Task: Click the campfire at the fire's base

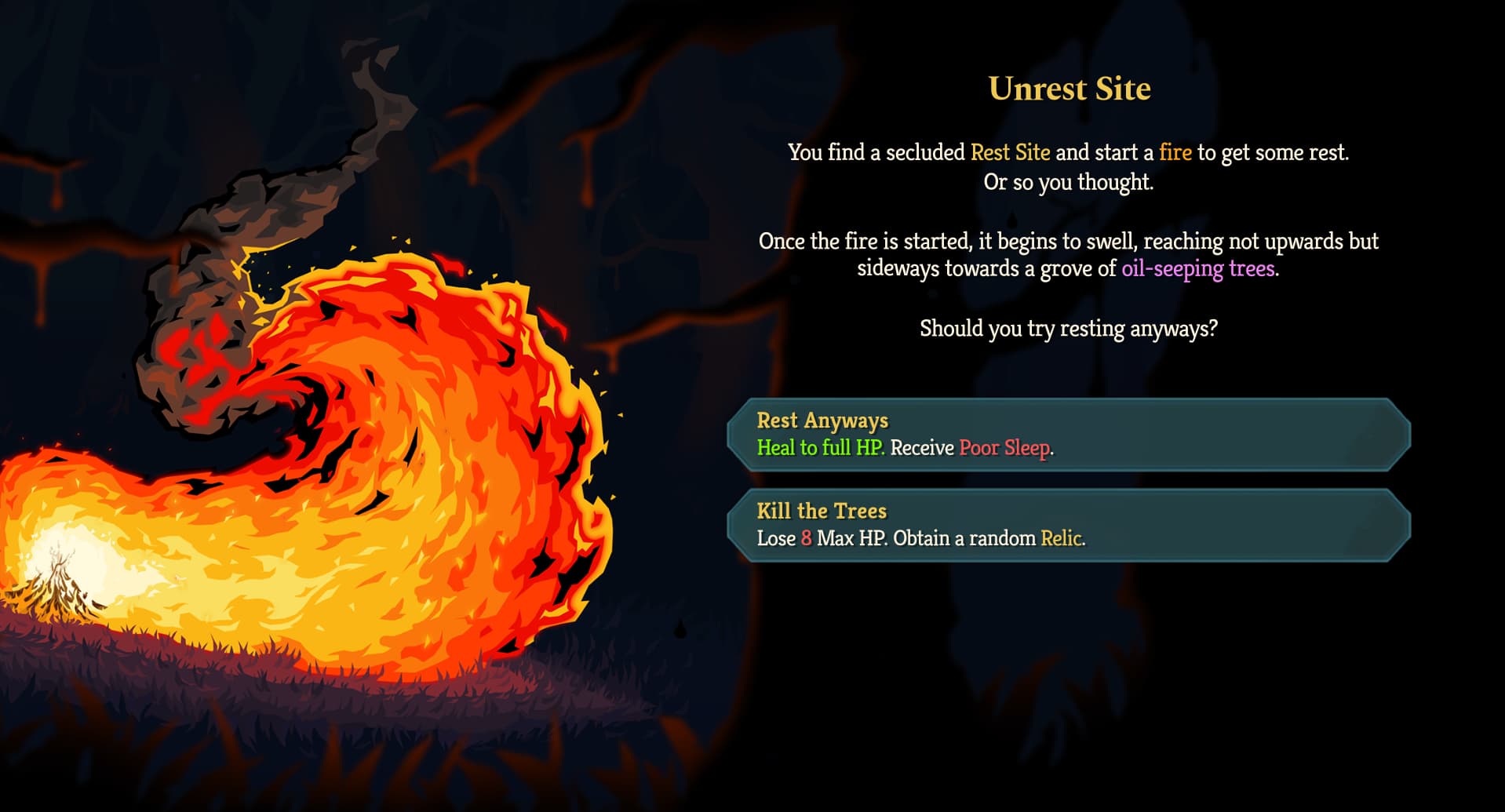Action: click(x=59, y=584)
